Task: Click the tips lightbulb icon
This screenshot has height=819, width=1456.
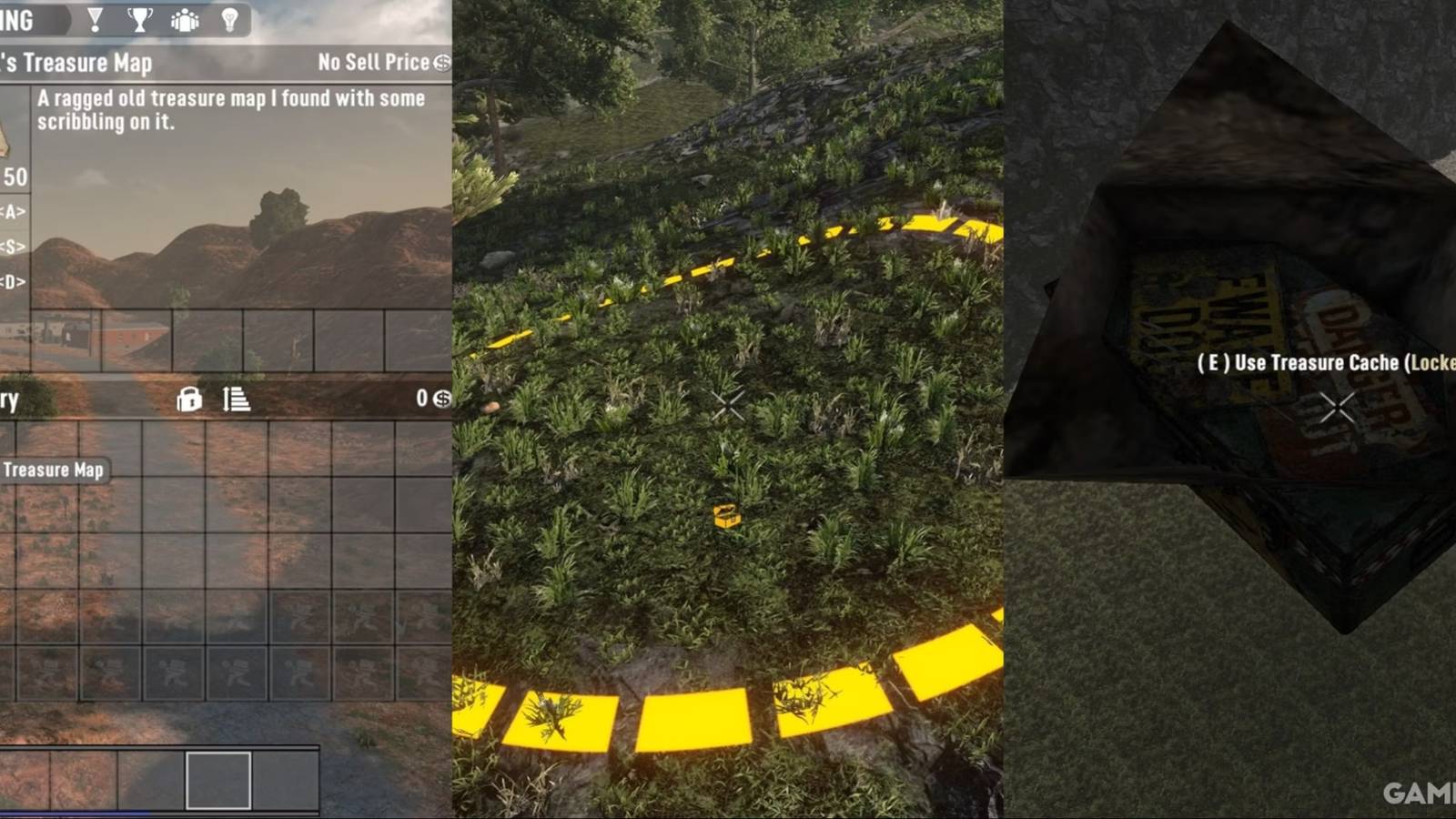Action: [x=230, y=20]
